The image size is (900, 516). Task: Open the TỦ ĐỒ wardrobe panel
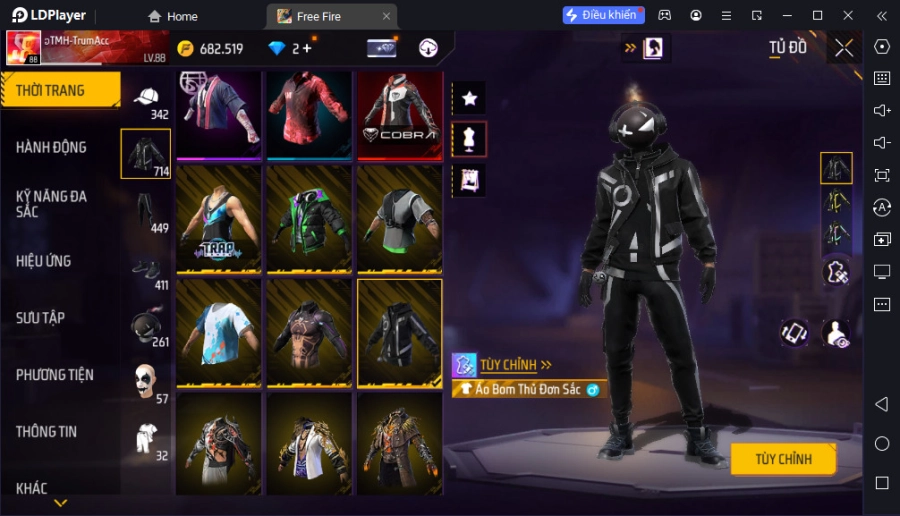(788, 47)
